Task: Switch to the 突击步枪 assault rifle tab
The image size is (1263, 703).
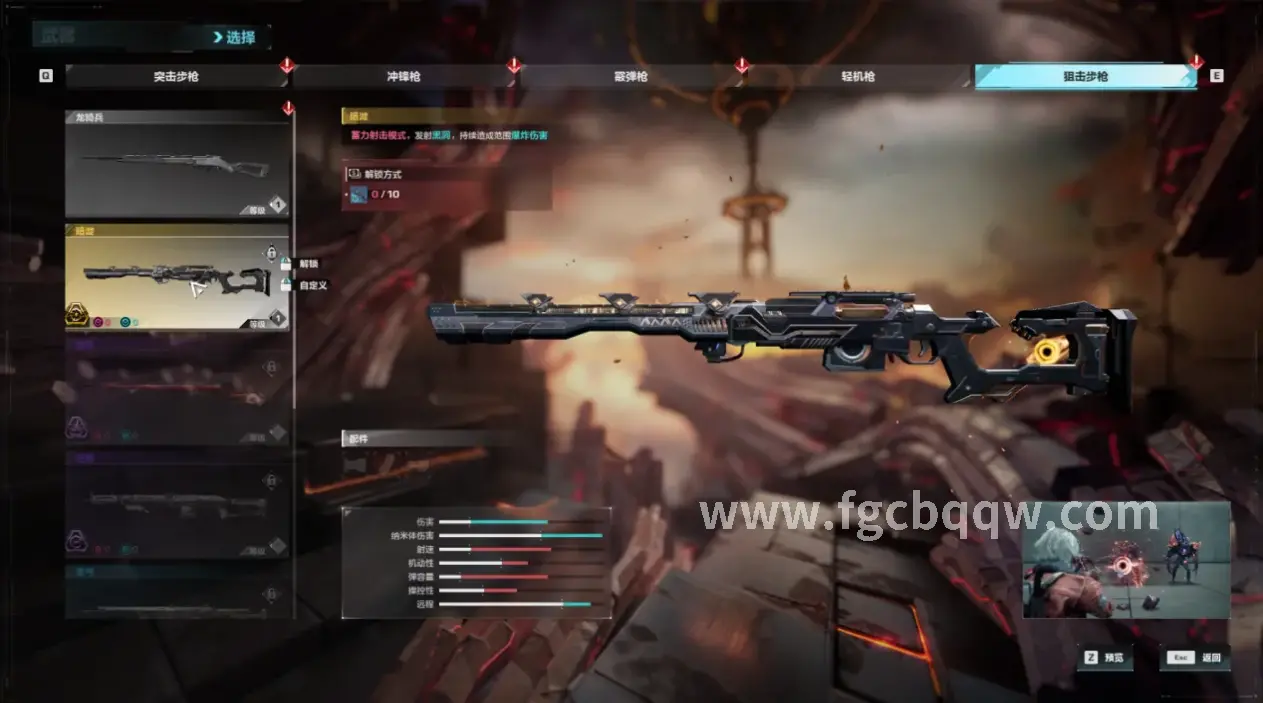Action: pyautogui.click(x=176, y=76)
